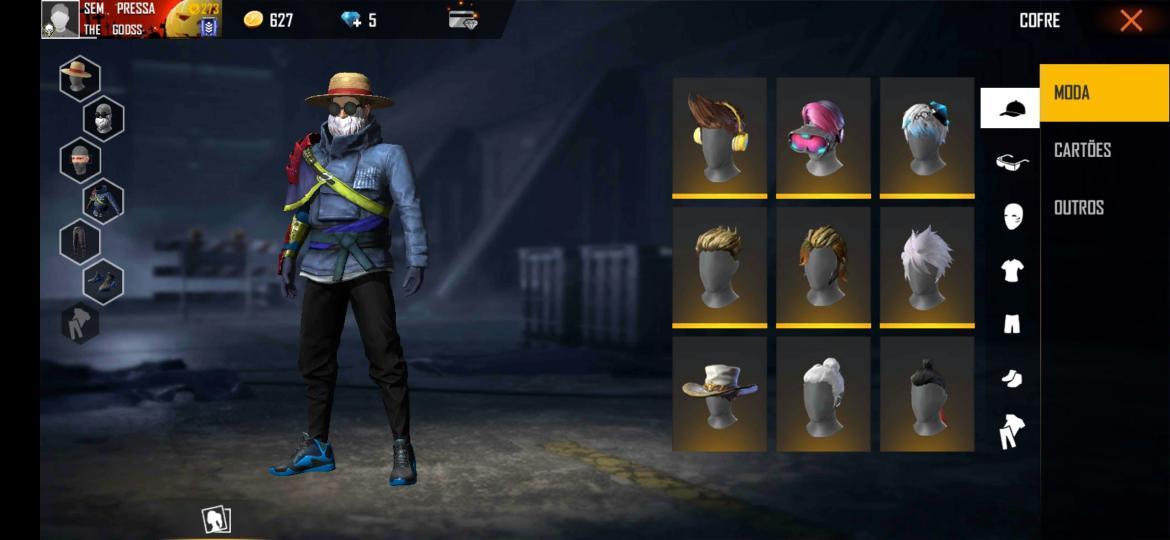Click the diamond currency top-up icon

[351, 20]
